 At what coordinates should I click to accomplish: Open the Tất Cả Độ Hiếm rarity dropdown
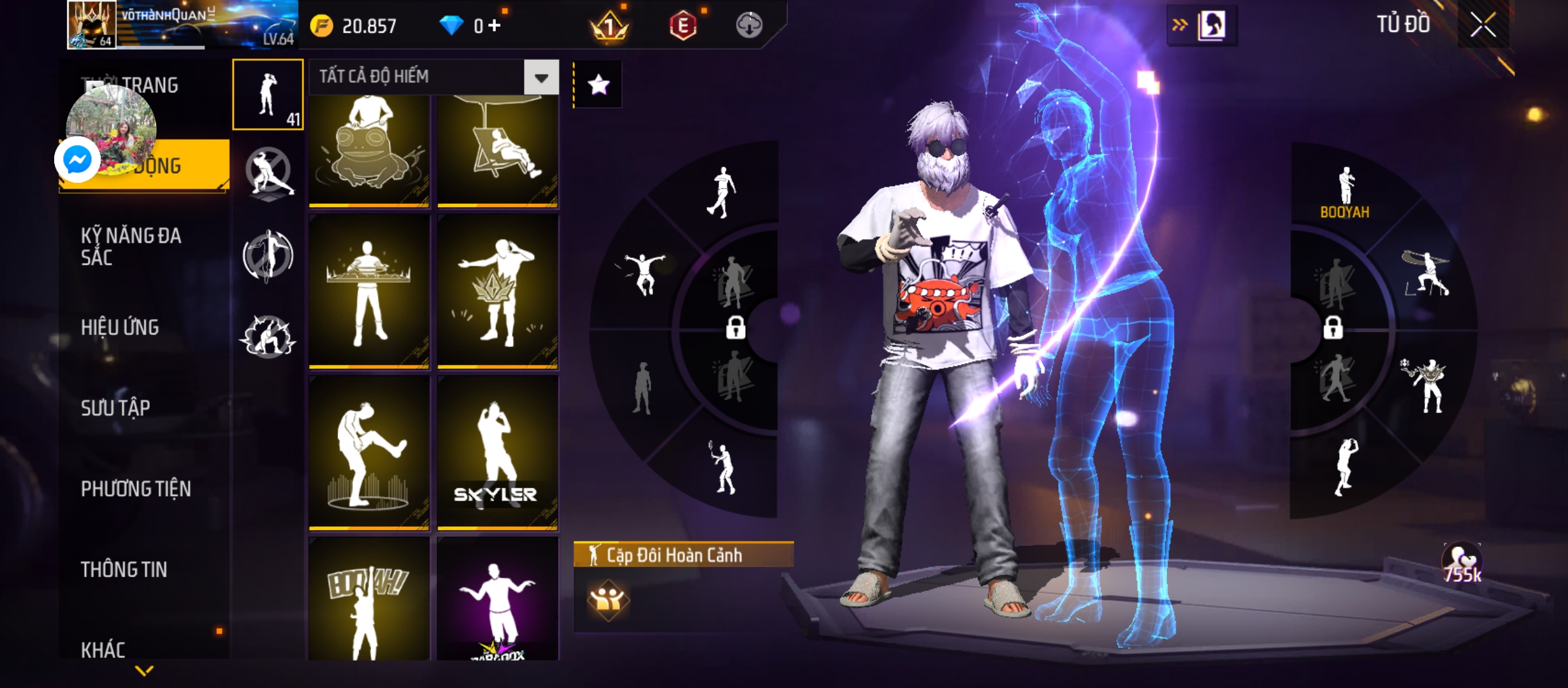tap(541, 78)
